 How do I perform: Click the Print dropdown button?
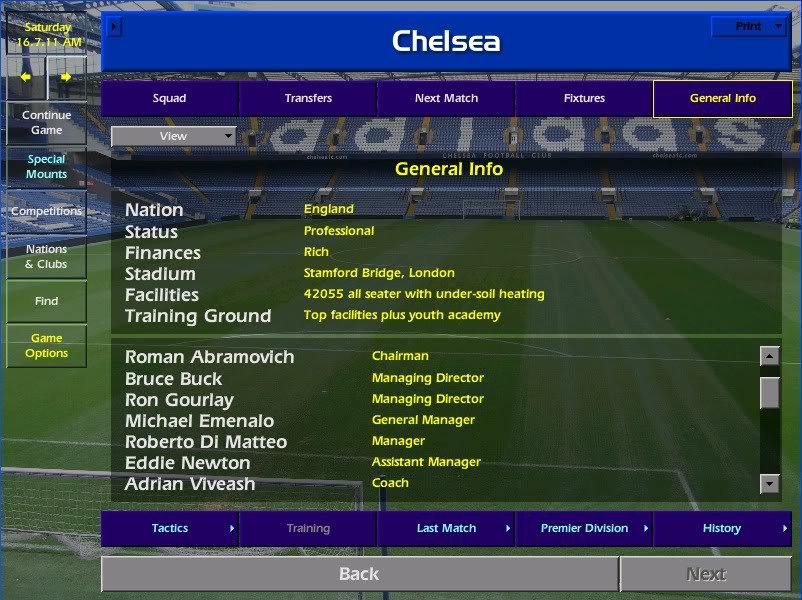(748, 26)
